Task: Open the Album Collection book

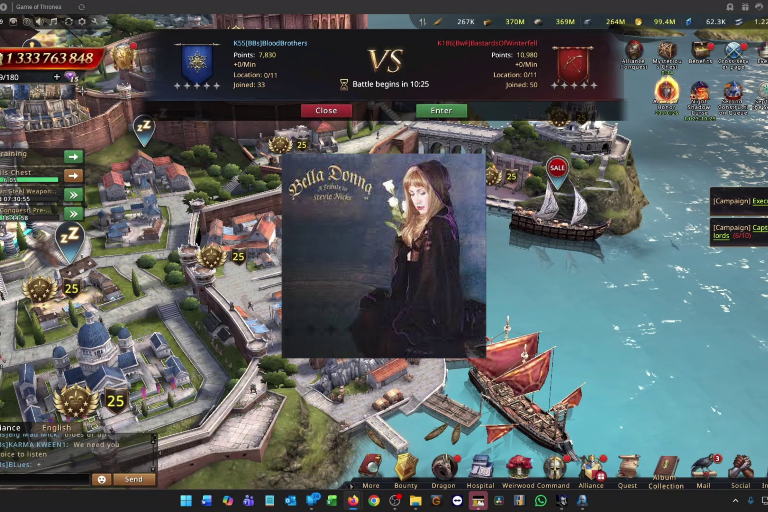Action: pos(666,468)
